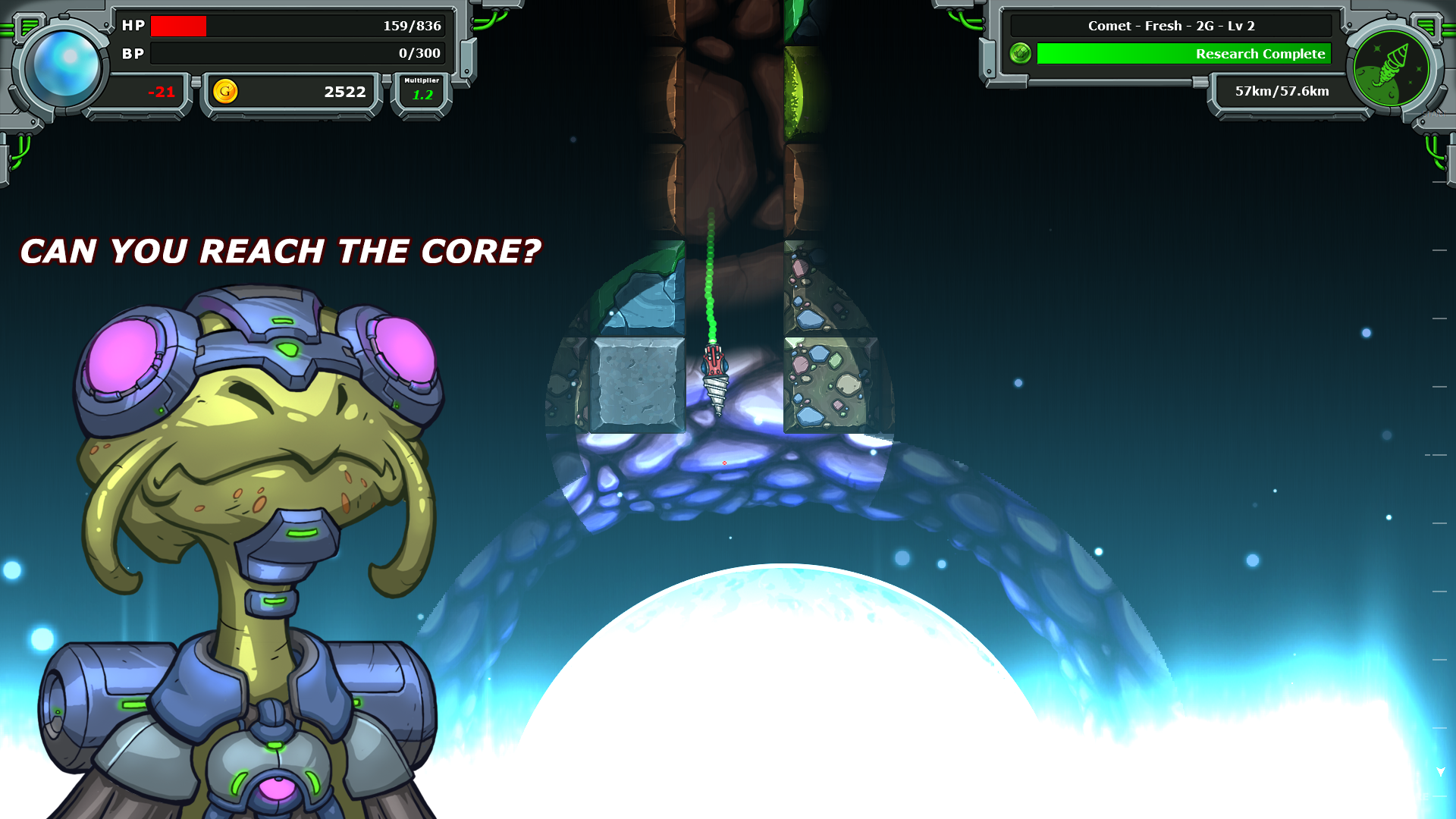The height and width of the screenshot is (819, 1456).
Task: Toggle the pink gem on alien's chestplate
Action: click(276, 790)
